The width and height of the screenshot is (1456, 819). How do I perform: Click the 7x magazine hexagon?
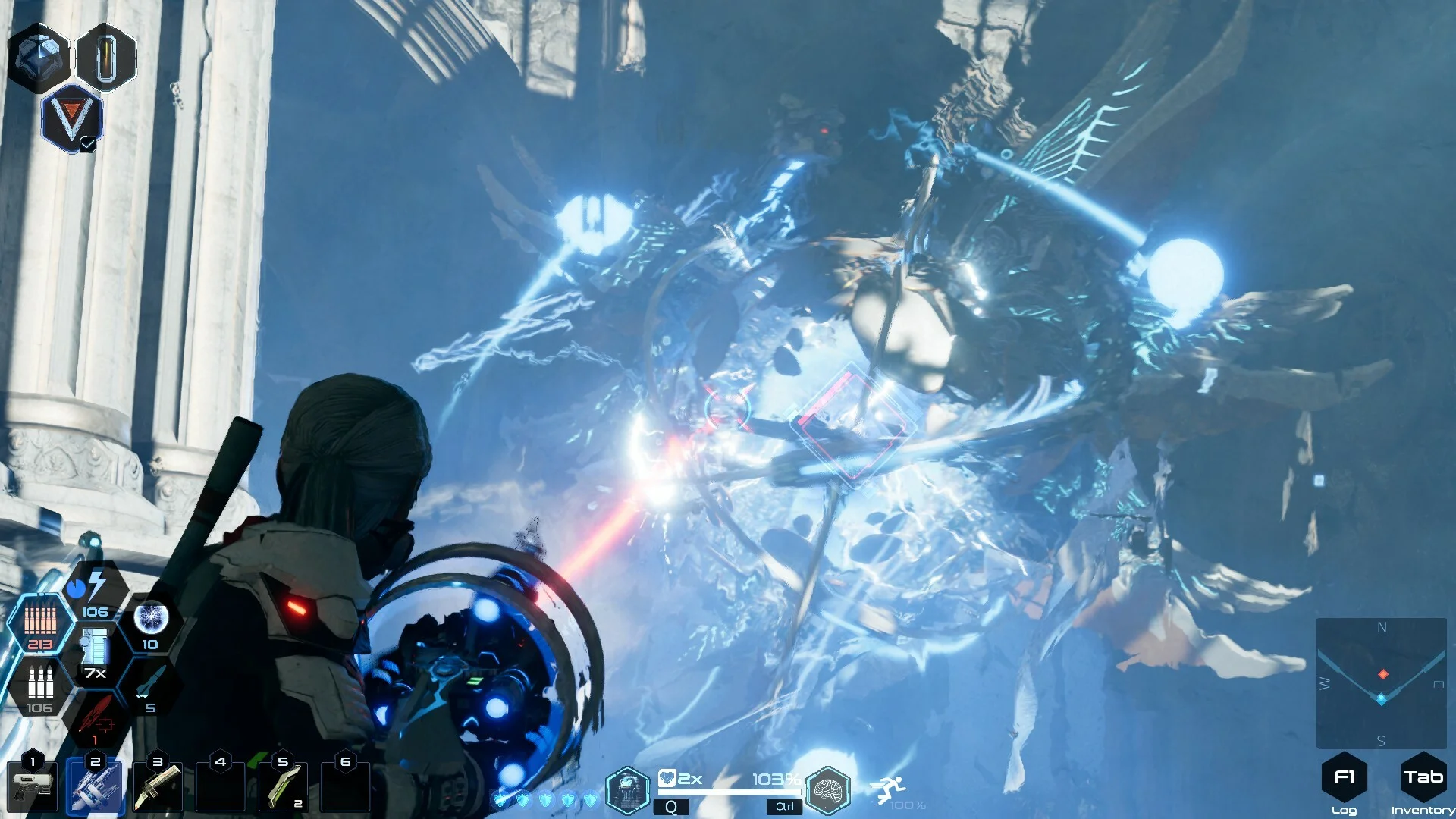point(95,654)
